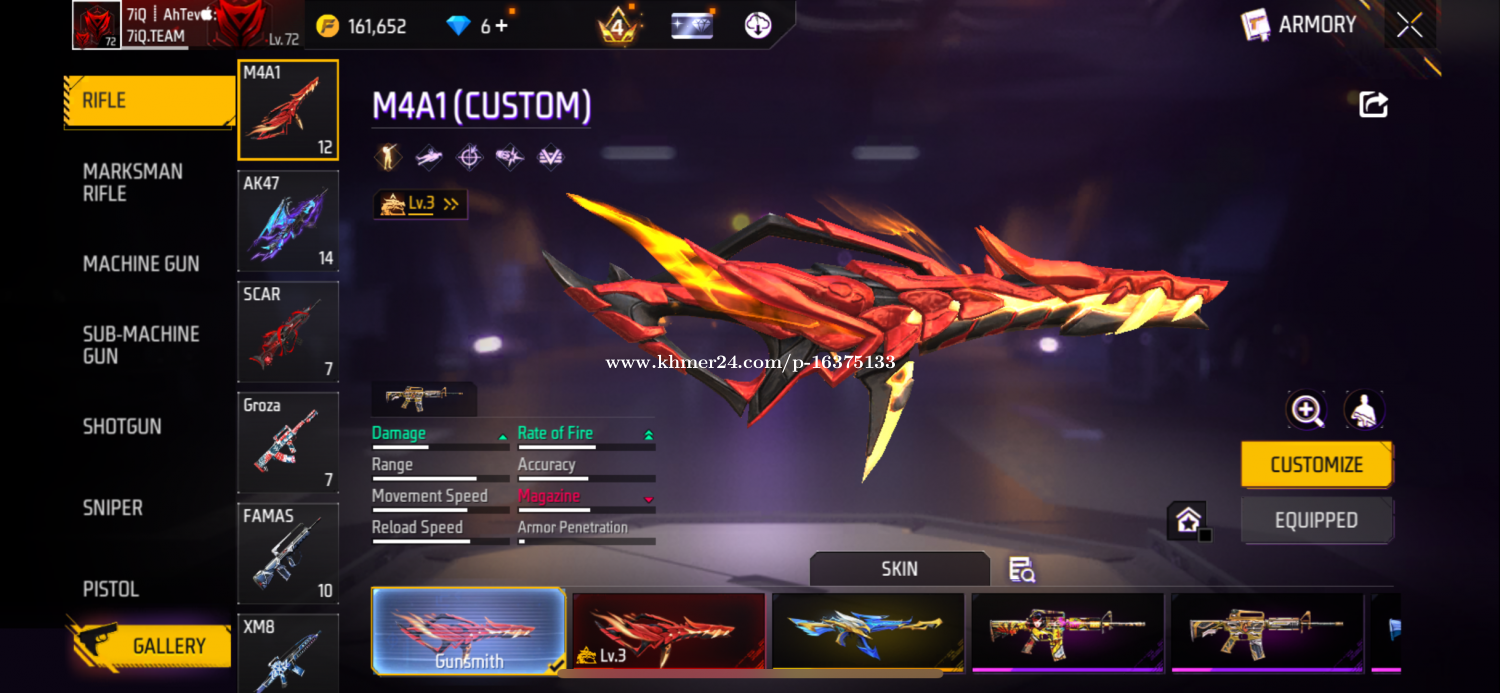Pick the FAMAS weapon tile
Screen dimensions: 1500x693
[x=288, y=553]
